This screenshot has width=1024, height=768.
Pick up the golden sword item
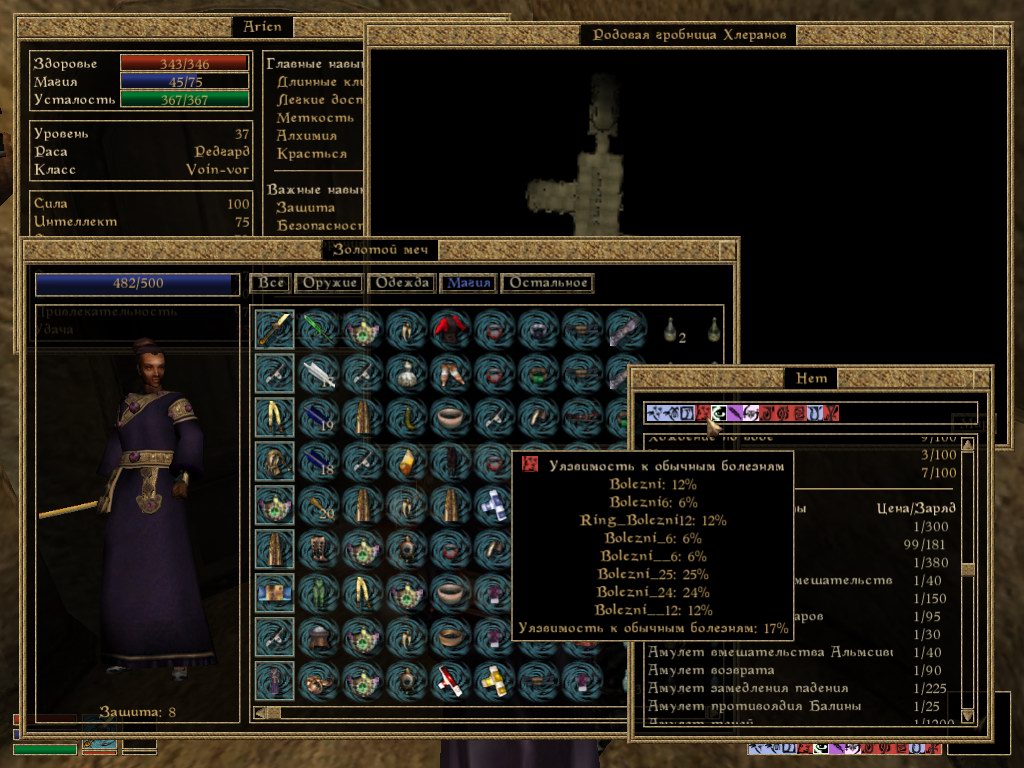coord(274,328)
